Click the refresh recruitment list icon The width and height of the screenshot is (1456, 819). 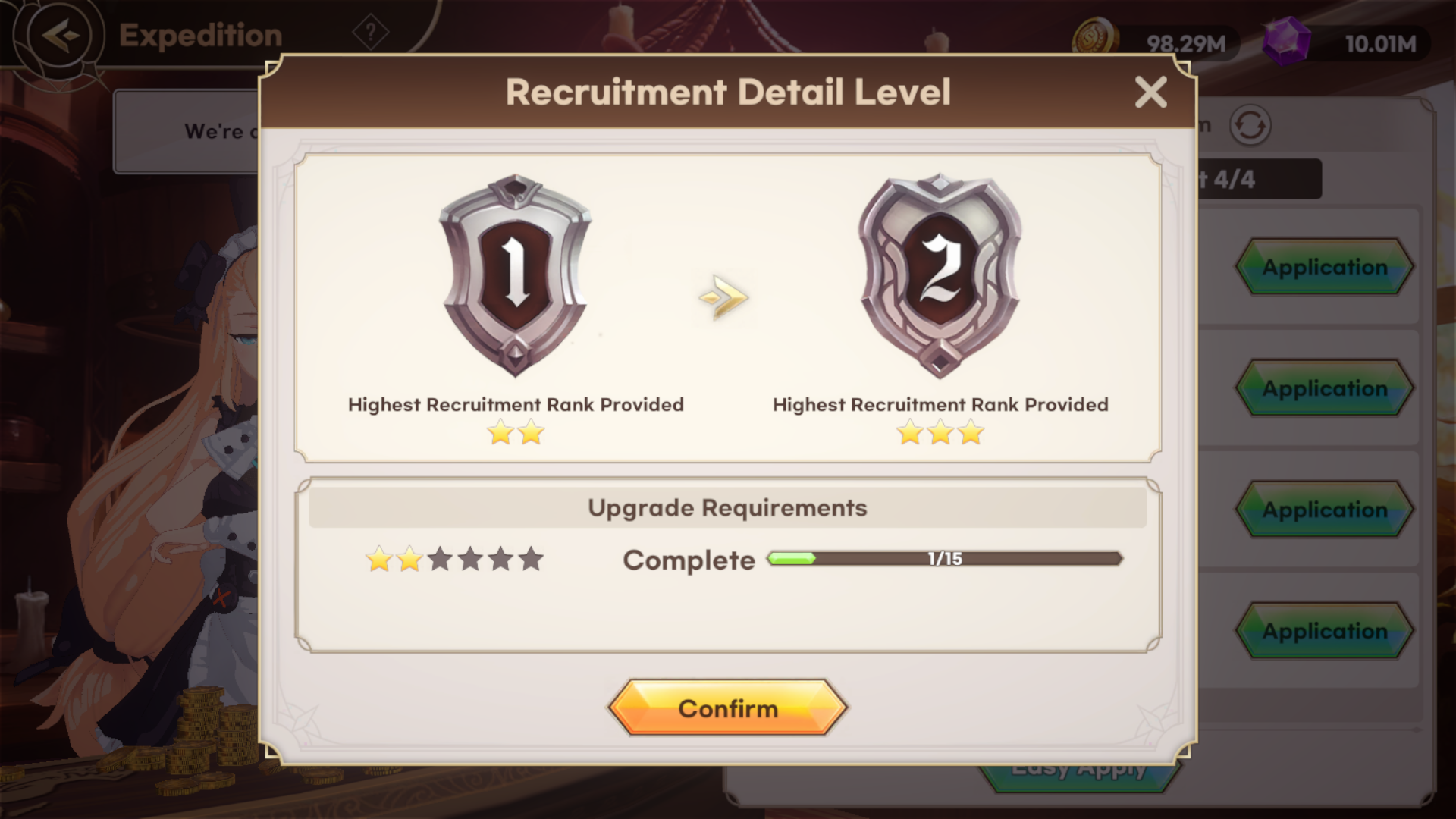(x=1251, y=126)
